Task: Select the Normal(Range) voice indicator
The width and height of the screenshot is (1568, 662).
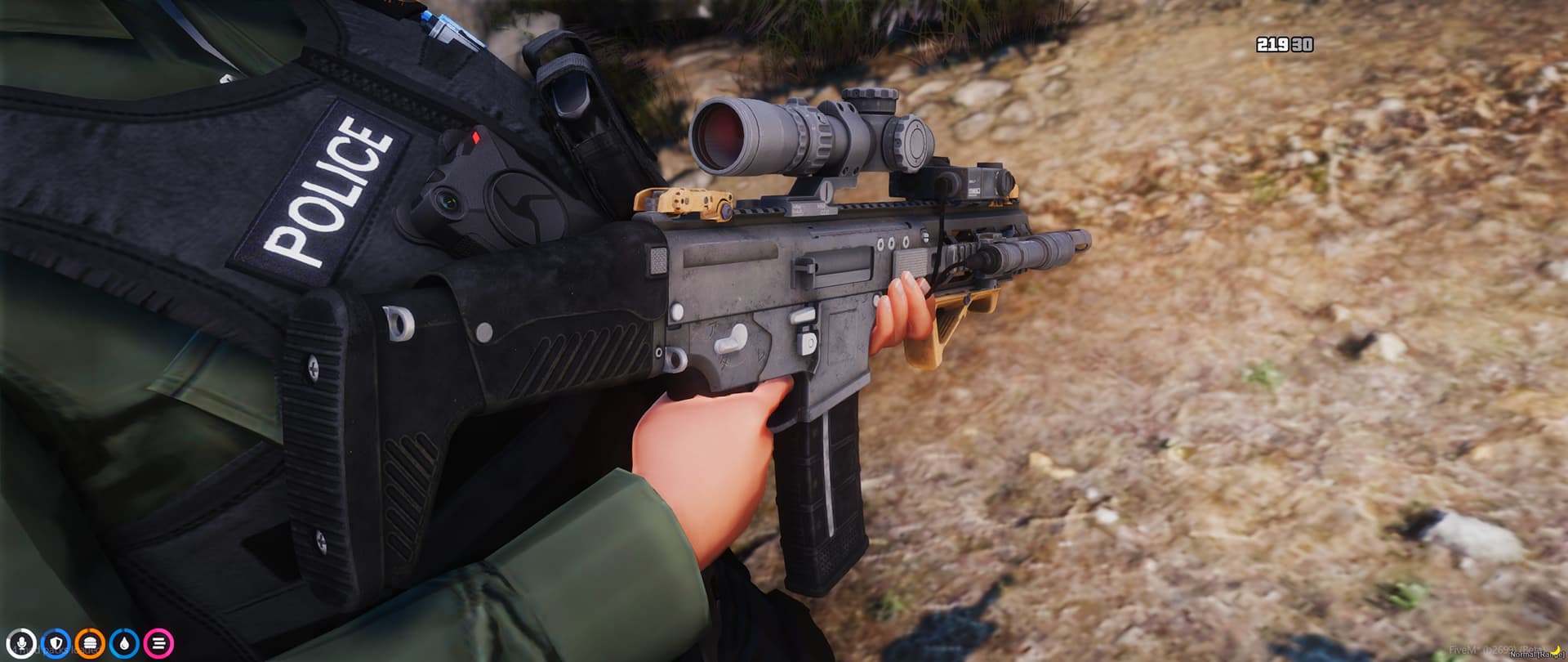Action: 1537,655
